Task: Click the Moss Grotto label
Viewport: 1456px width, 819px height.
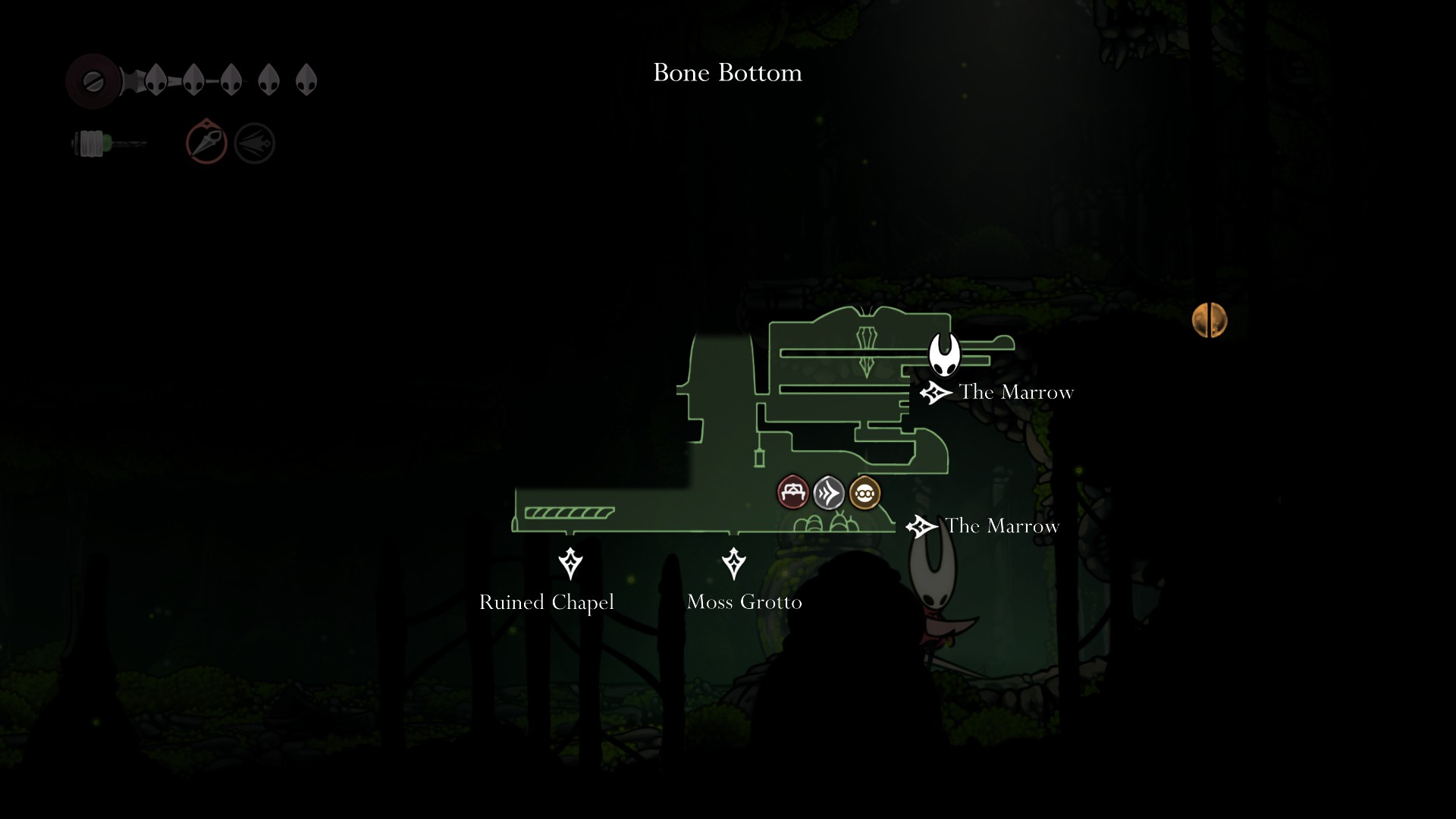Action: tap(744, 602)
